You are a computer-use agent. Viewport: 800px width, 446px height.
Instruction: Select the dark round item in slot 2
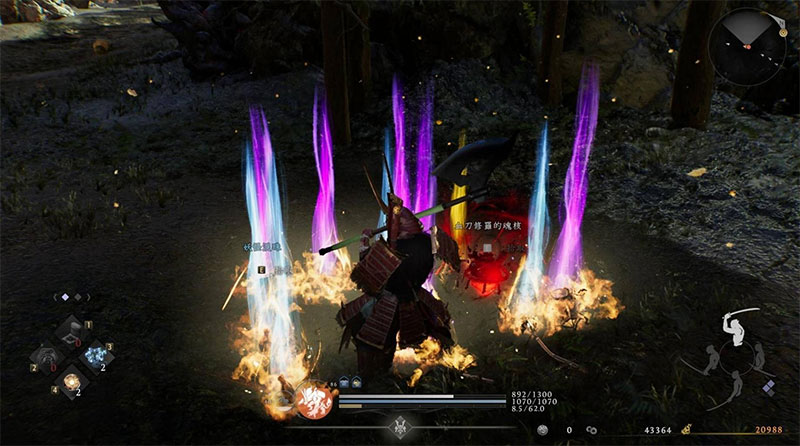coord(46,358)
